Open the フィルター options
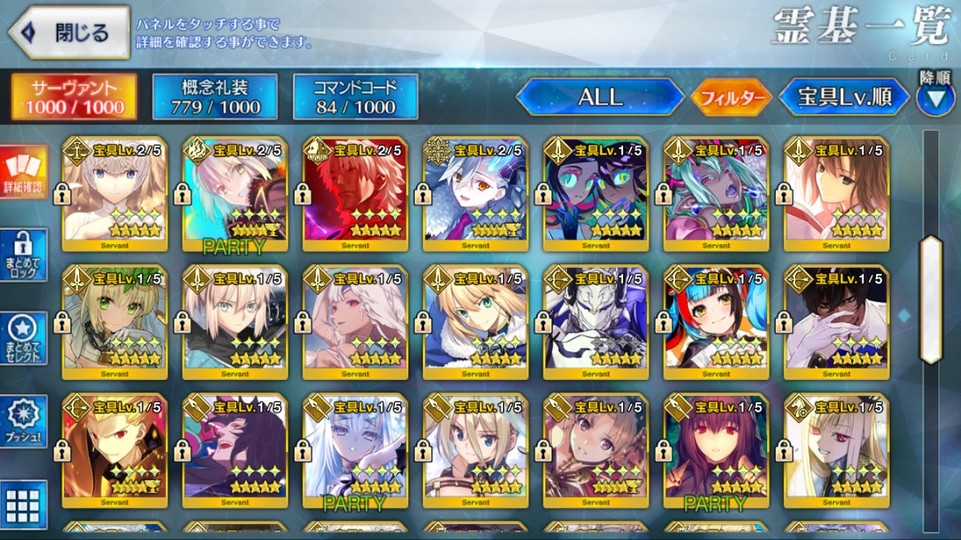This screenshot has width=961, height=540. (x=730, y=97)
